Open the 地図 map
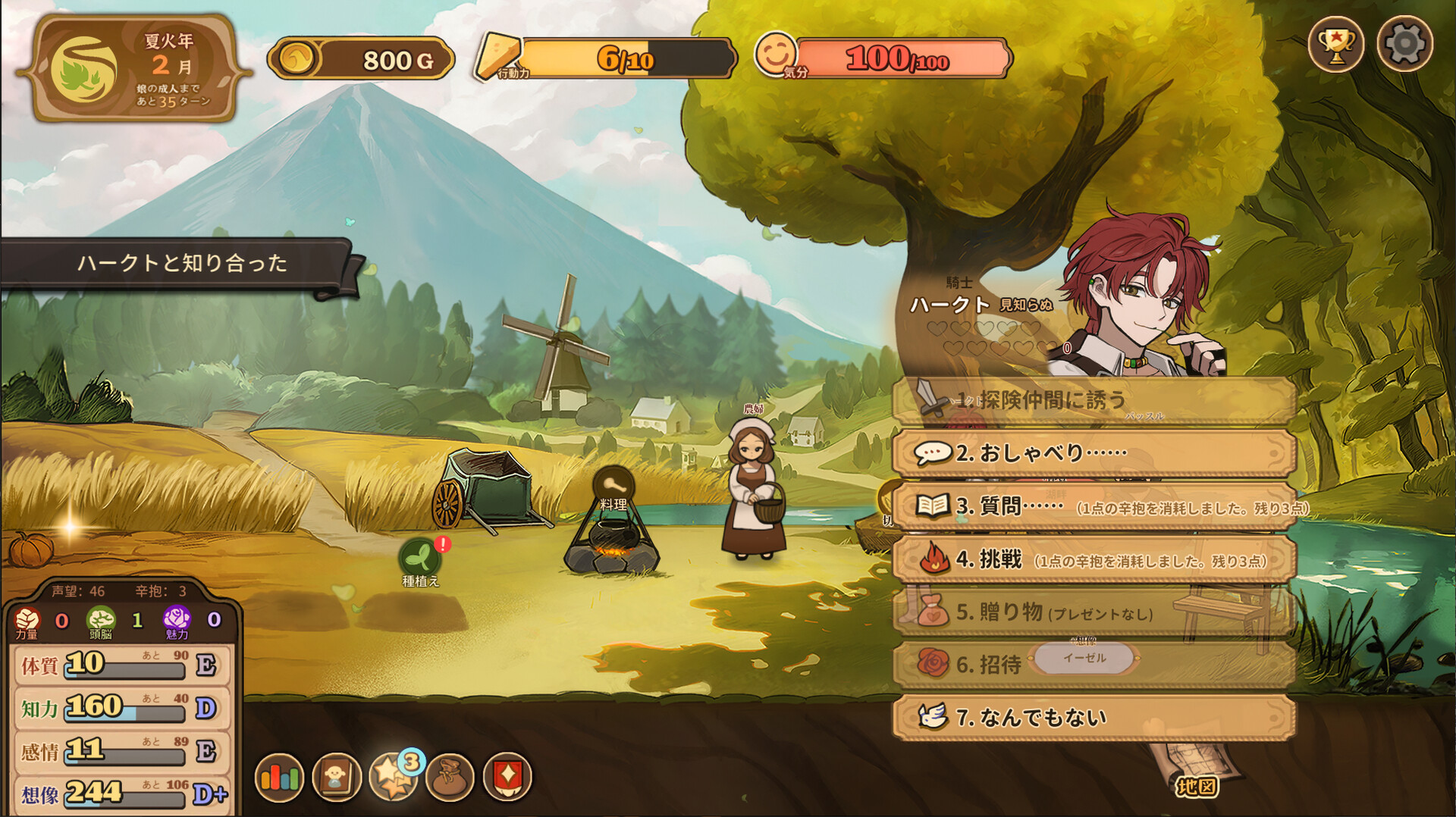This screenshot has height=817, width=1456. [1196, 785]
